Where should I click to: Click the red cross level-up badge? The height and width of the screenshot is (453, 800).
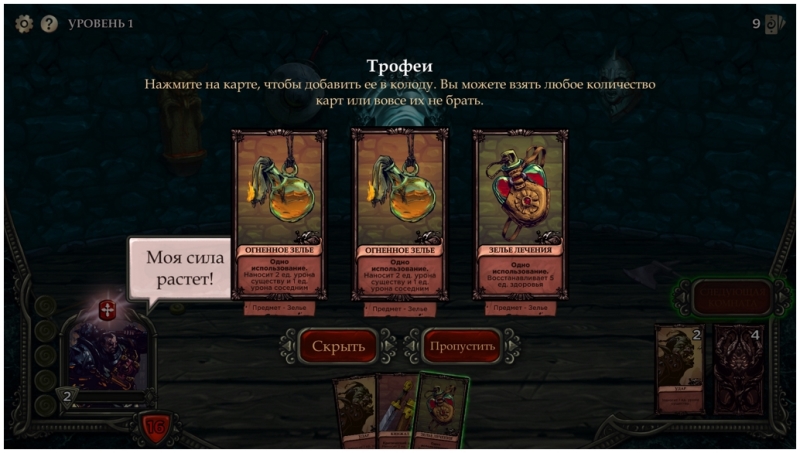click(x=109, y=310)
